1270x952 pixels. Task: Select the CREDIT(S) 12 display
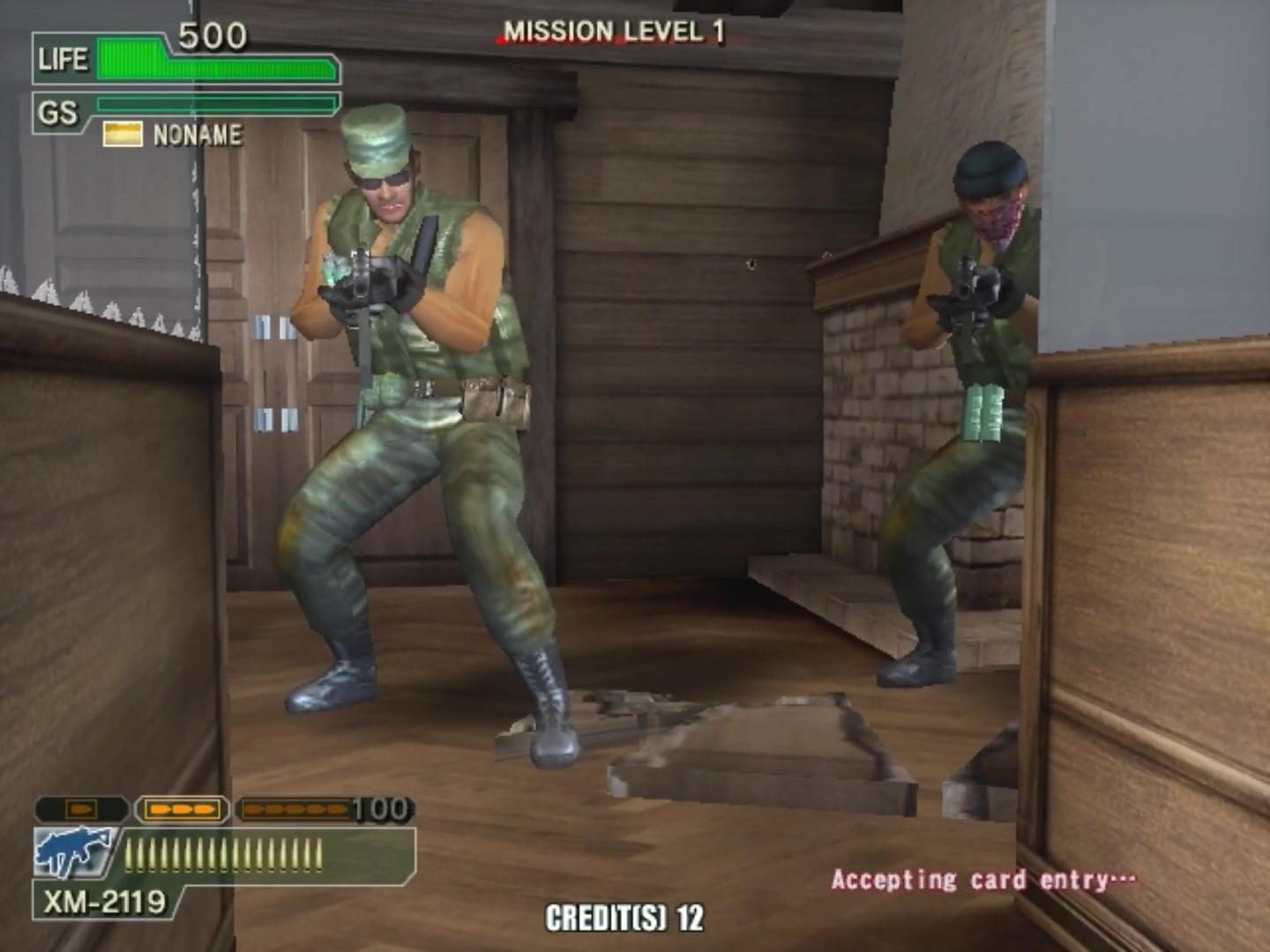pos(624,919)
